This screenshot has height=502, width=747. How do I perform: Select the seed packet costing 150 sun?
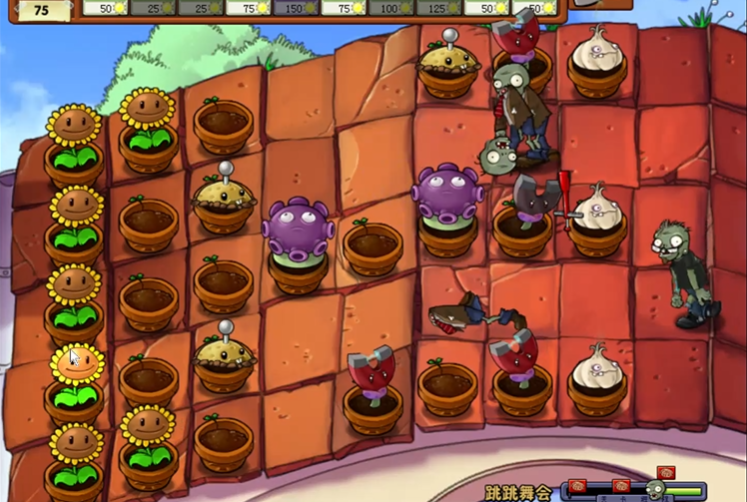coord(297,8)
